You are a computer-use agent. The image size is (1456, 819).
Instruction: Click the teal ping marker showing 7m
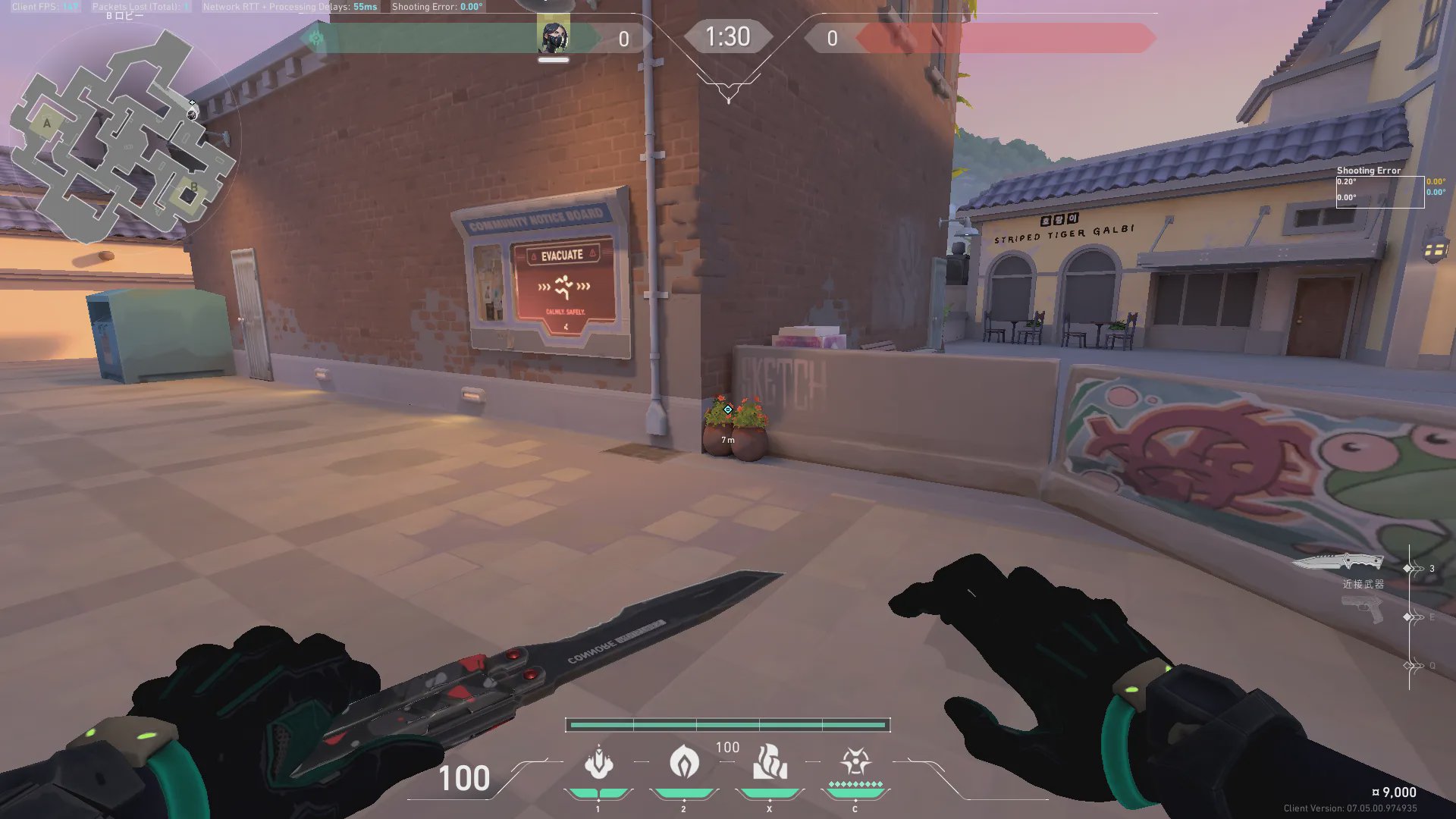click(x=728, y=410)
